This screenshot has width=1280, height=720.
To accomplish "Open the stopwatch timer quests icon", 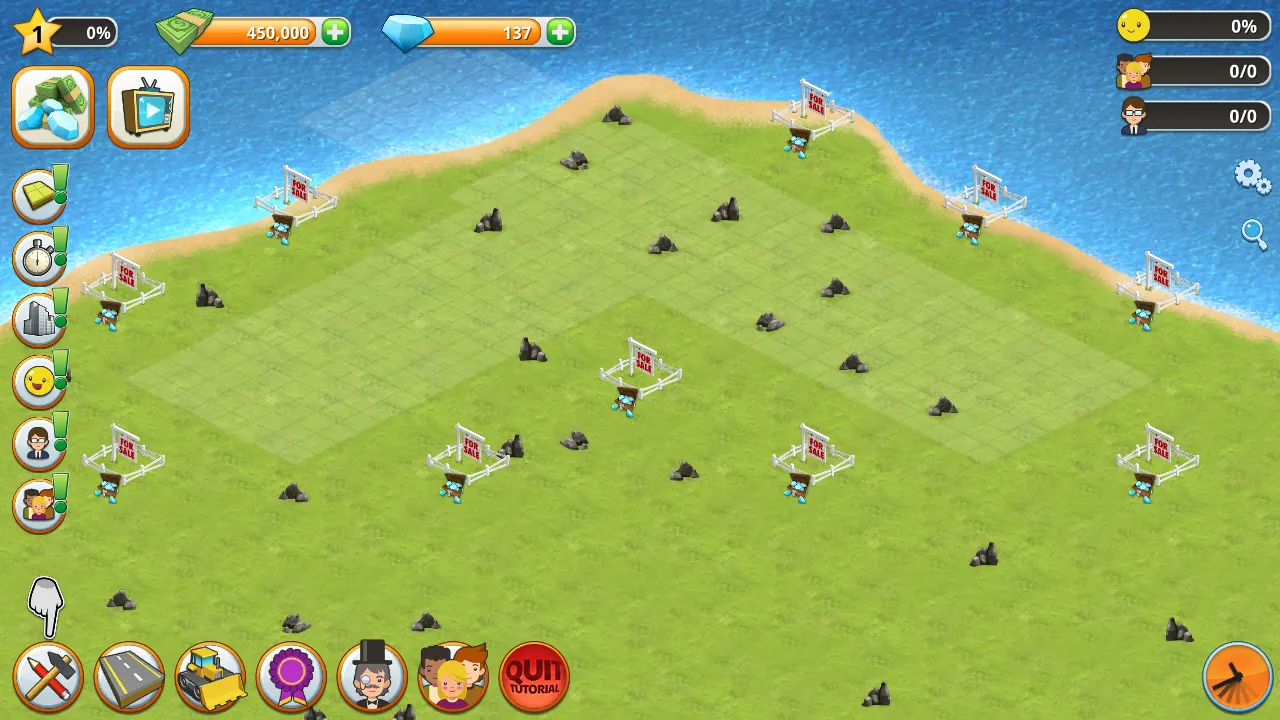I will (x=38, y=257).
